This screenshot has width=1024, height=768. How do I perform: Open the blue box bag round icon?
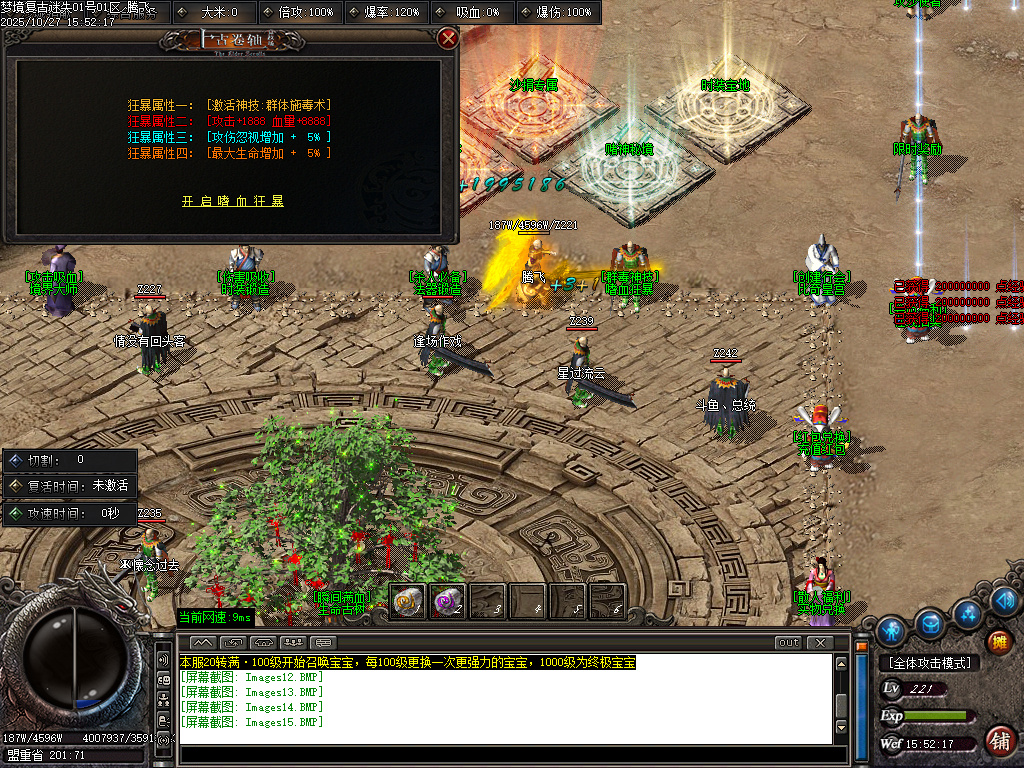(x=930, y=622)
